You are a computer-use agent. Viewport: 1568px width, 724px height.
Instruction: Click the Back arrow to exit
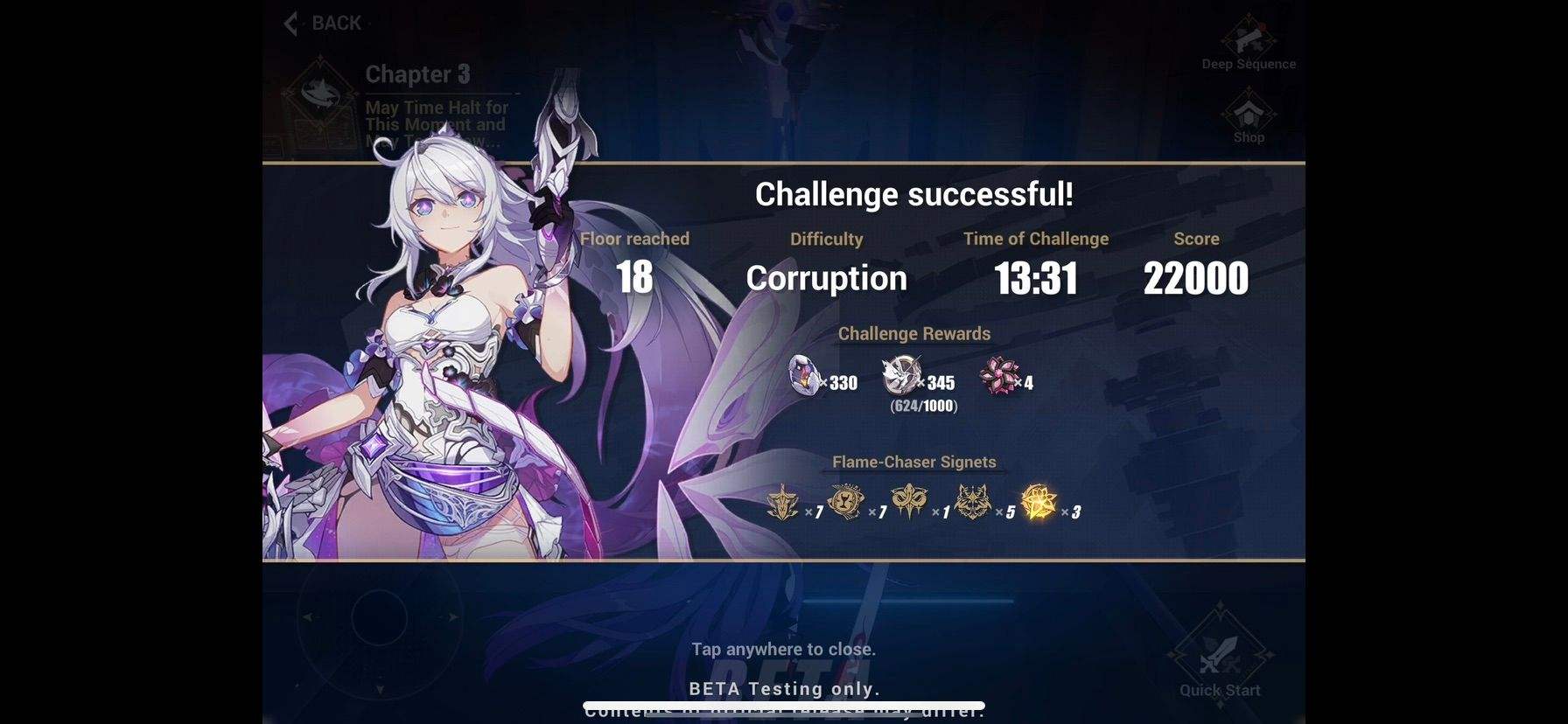[x=290, y=23]
